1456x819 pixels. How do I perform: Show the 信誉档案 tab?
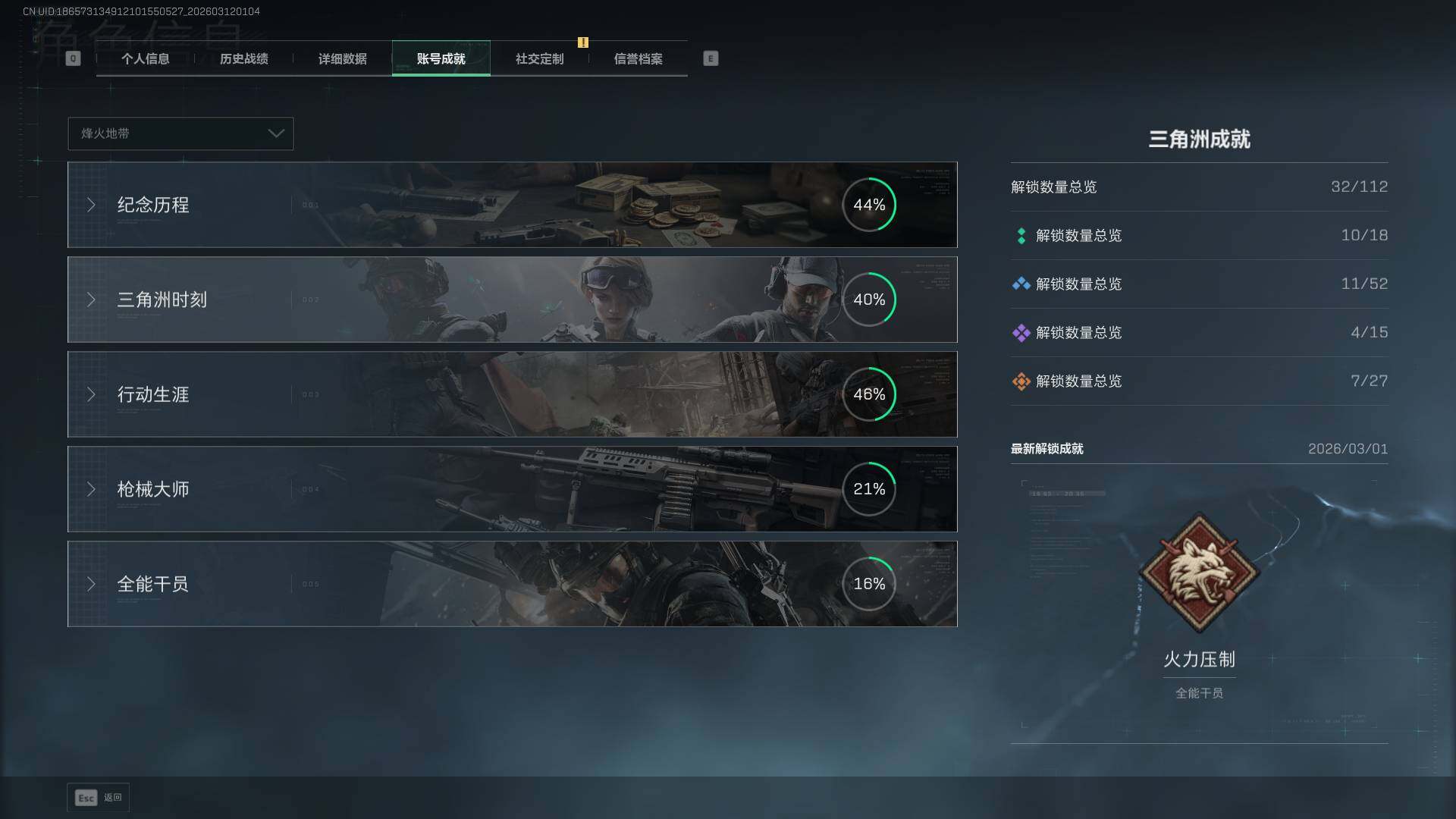pos(638,59)
